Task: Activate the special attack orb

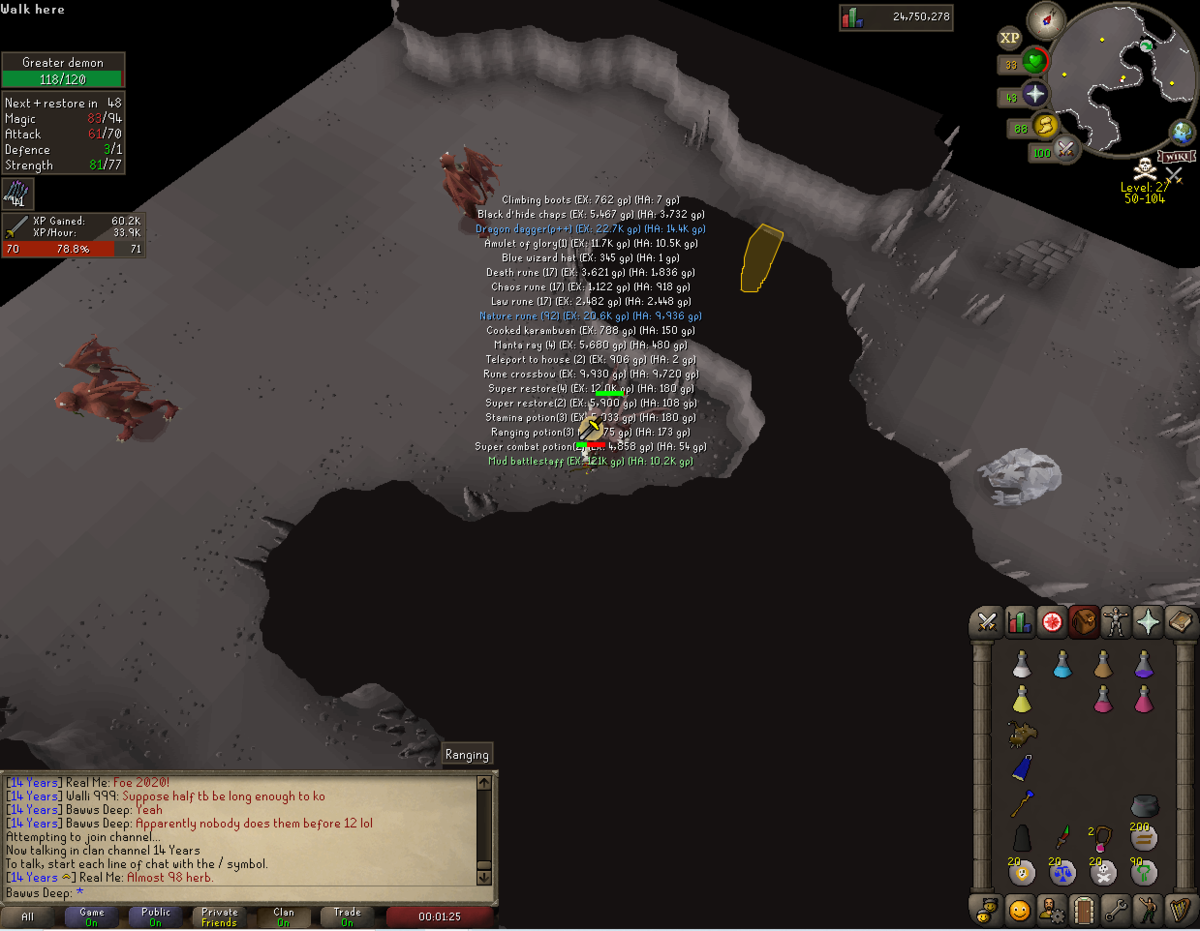Action: point(1066,151)
